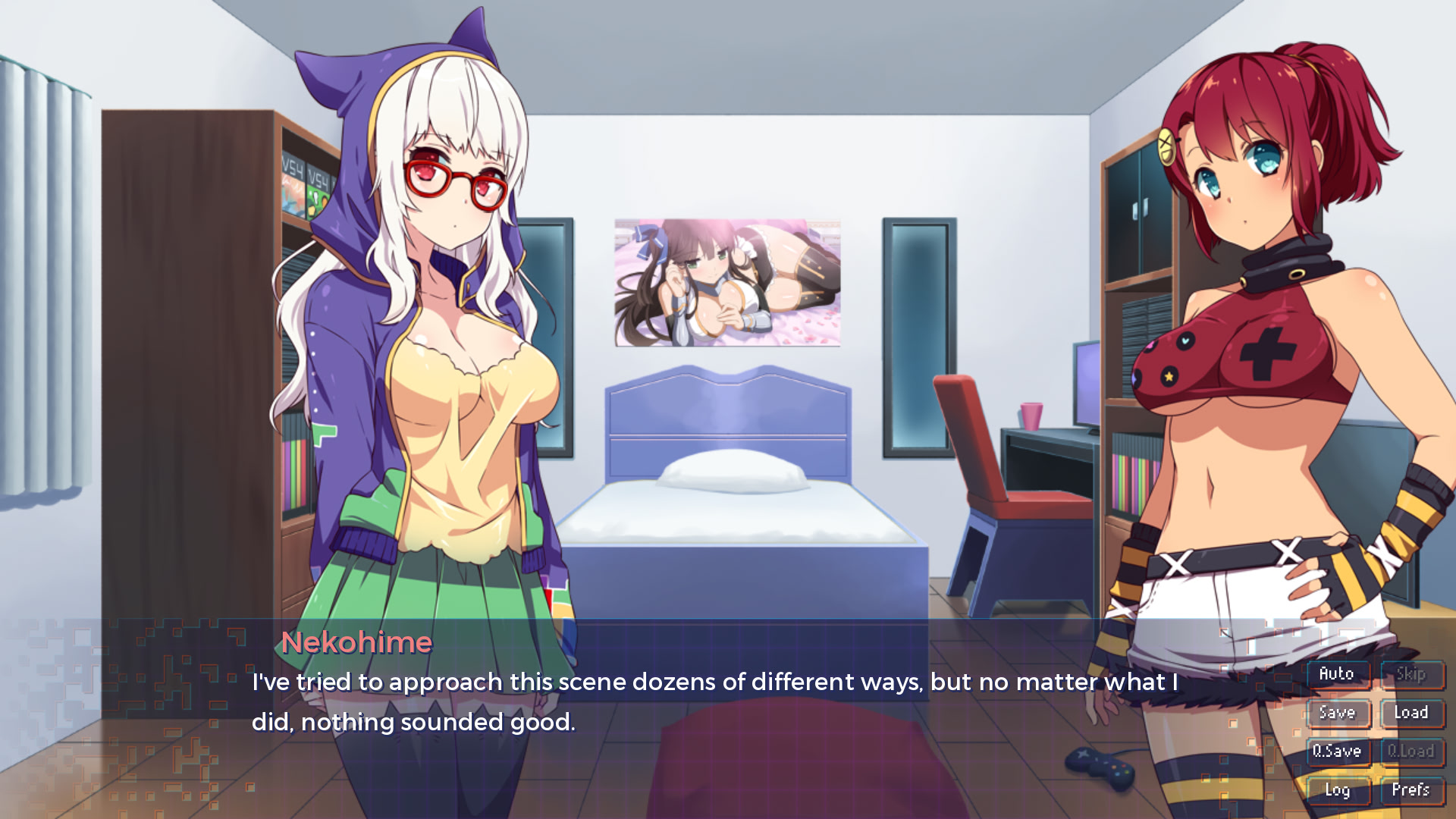
Task: Open the Load screen
Action: (1412, 712)
